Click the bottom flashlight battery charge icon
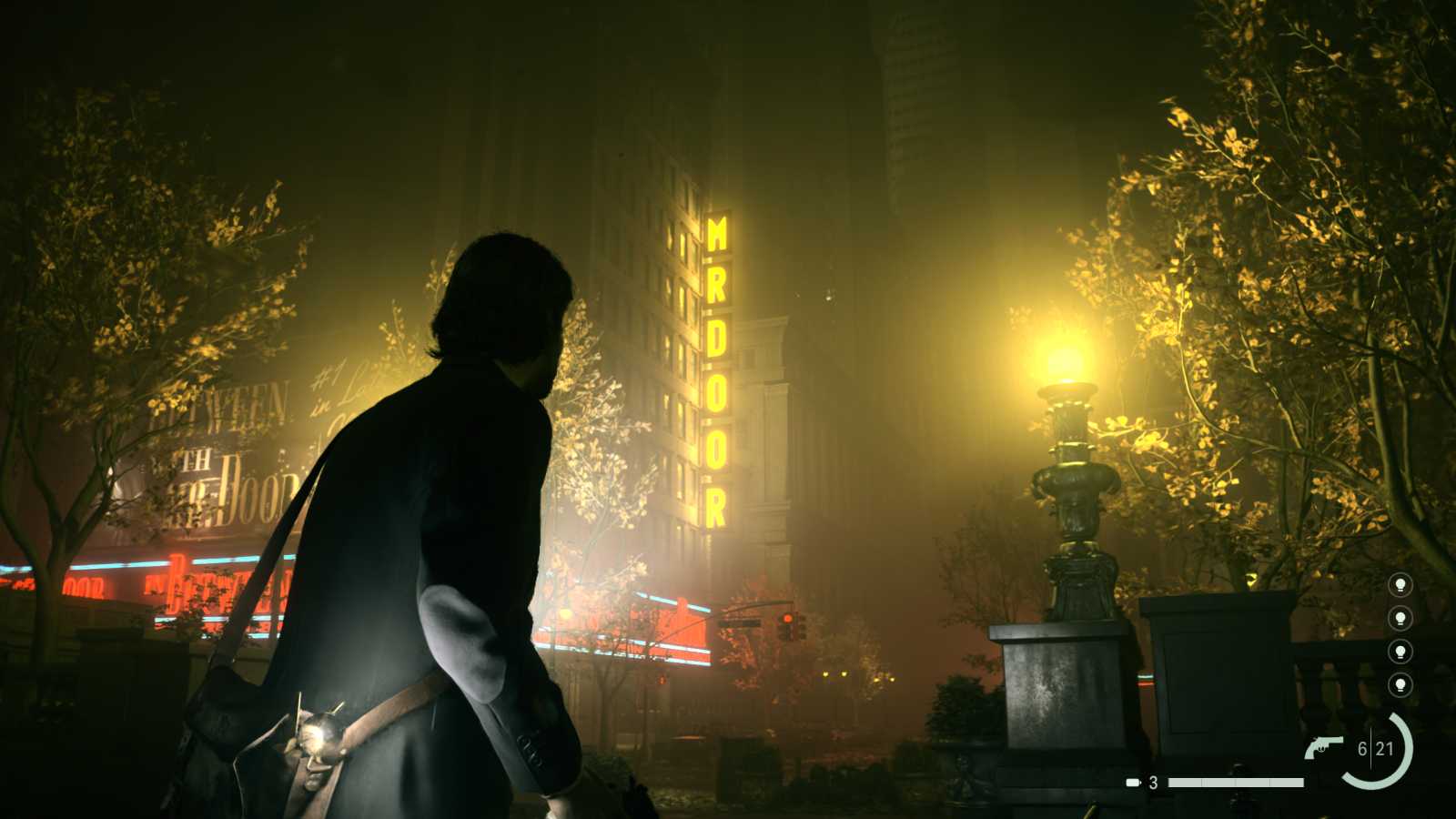 pyautogui.click(x=1400, y=683)
